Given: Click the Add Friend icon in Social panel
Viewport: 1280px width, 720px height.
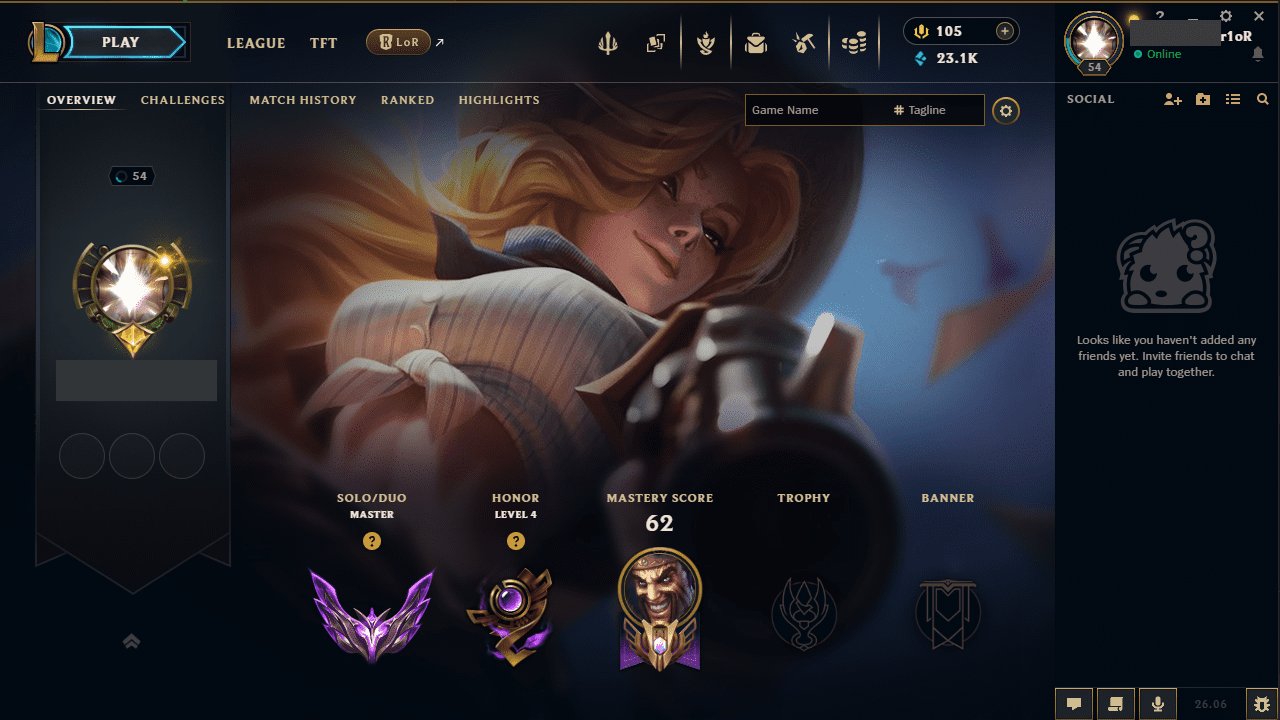Looking at the screenshot, I should pos(1172,99).
